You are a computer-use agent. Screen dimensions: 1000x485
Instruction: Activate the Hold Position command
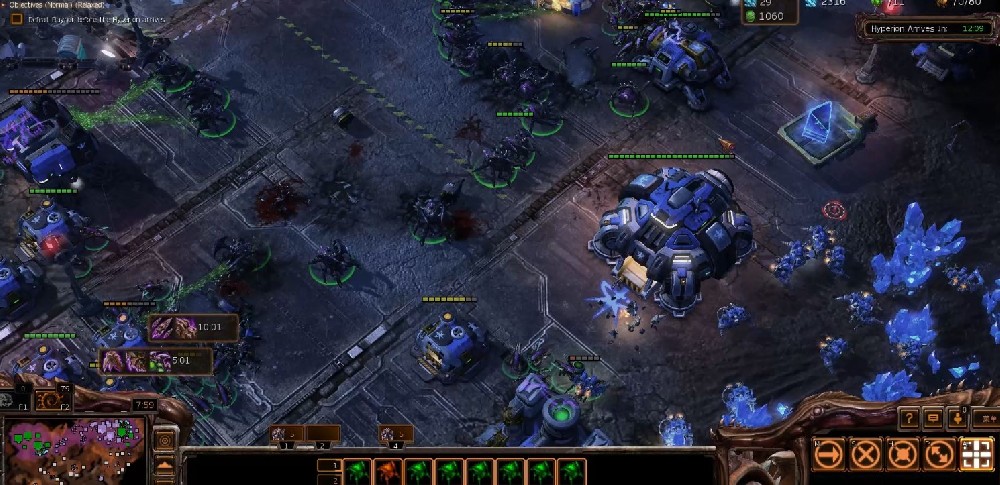coord(903,455)
